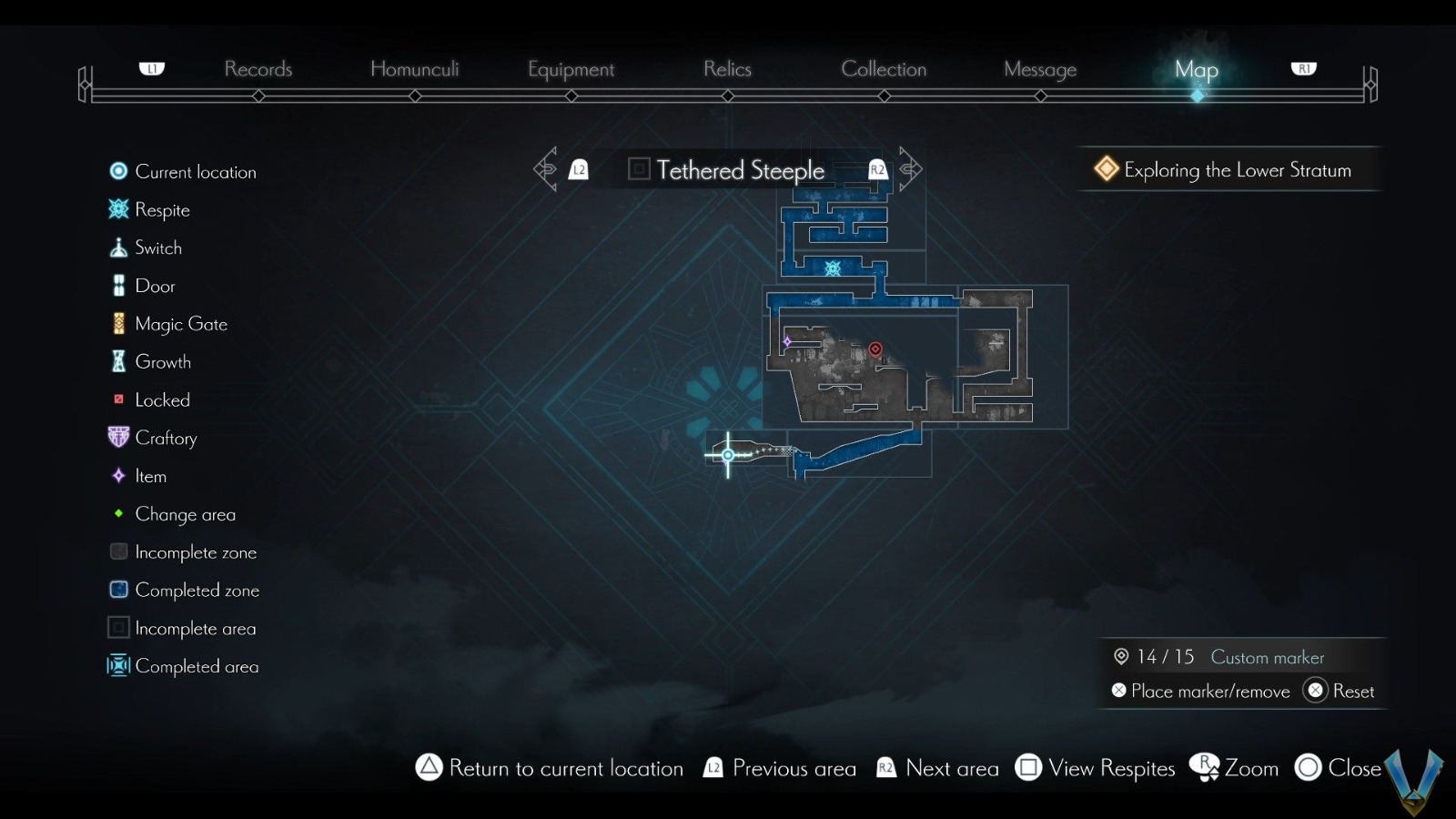This screenshot has height=819, width=1456.
Task: Switch to the Equipment tab
Action: (x=571, y=69)
